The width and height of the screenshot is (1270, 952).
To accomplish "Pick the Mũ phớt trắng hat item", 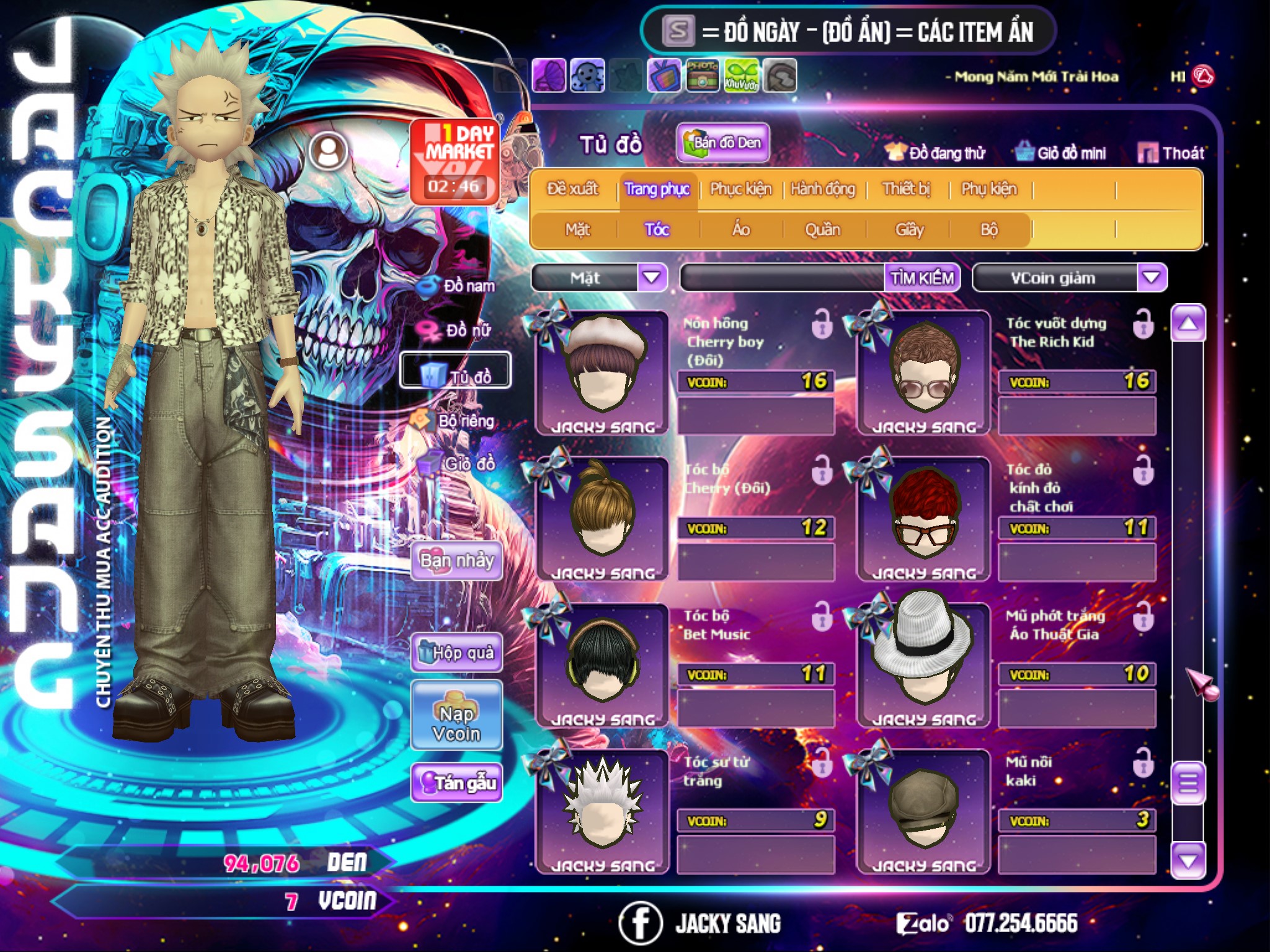I will [923, 663].
